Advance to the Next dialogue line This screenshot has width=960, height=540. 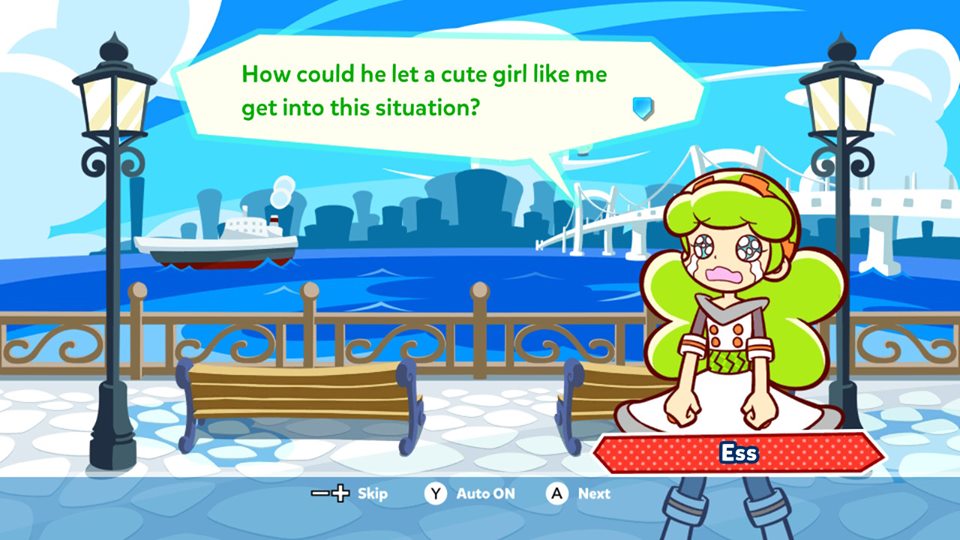coord(578,493)
